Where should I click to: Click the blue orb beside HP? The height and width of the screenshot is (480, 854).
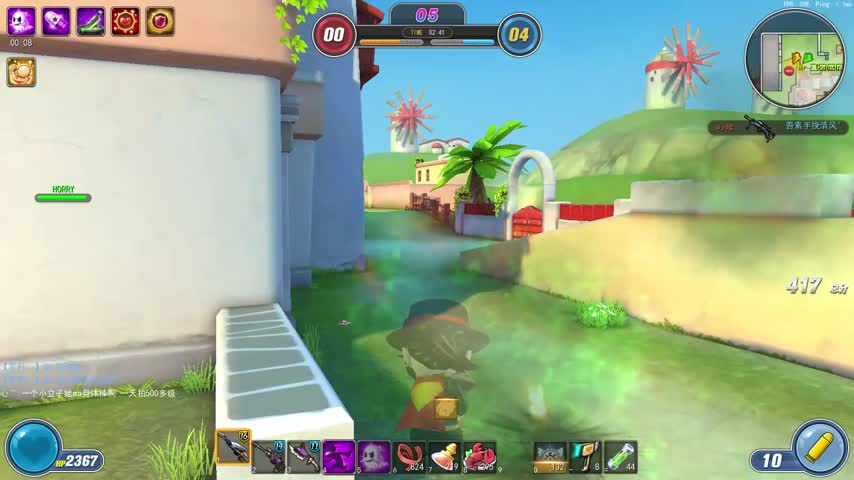point(33,448)
